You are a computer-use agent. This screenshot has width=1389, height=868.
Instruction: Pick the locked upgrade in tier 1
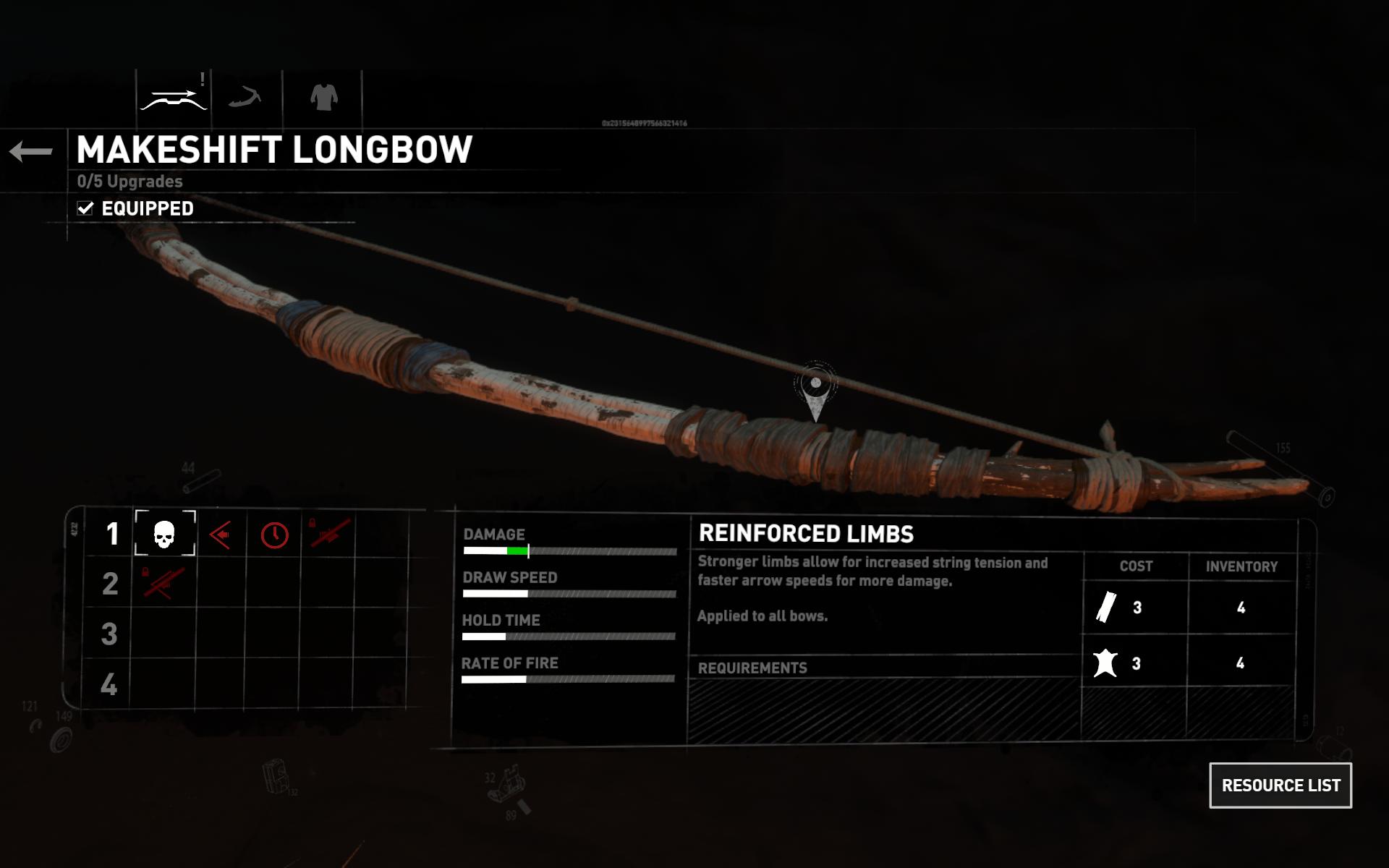point(329,535)
